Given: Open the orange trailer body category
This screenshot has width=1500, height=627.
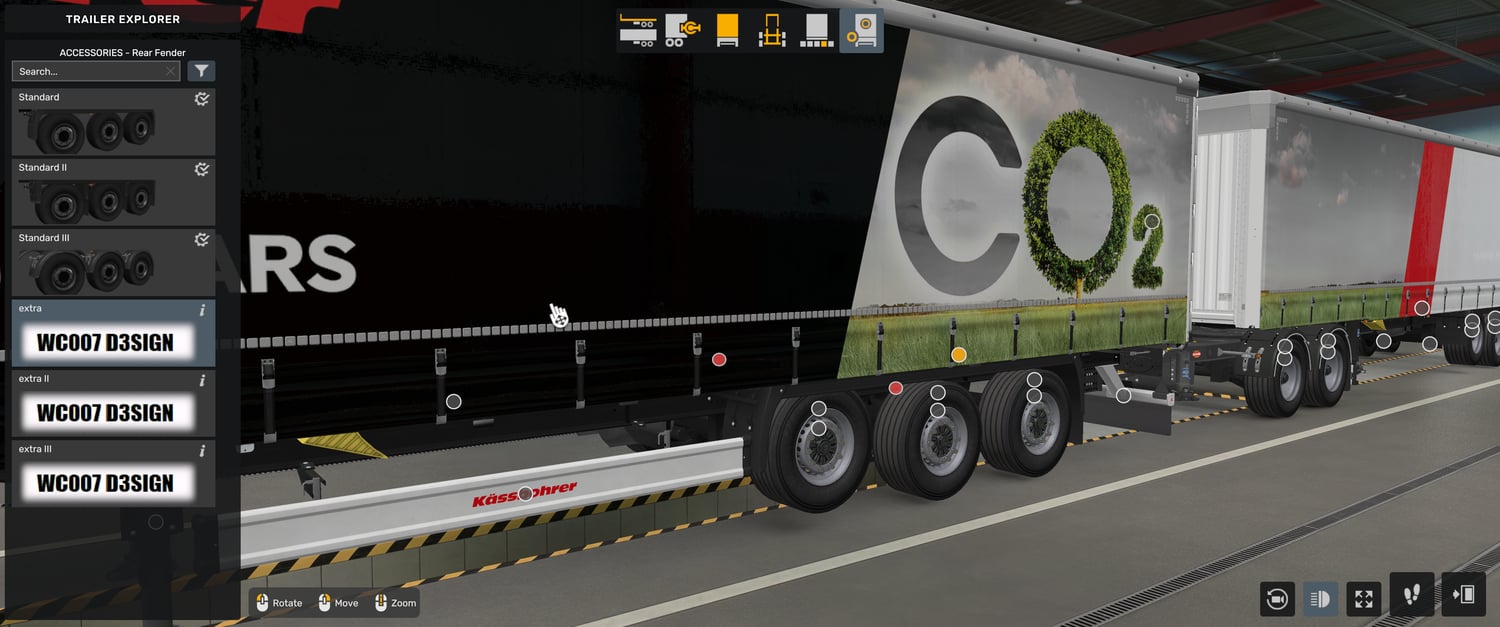Looking at the screenshot, I should pyautogui.click(x=727, y=30).
